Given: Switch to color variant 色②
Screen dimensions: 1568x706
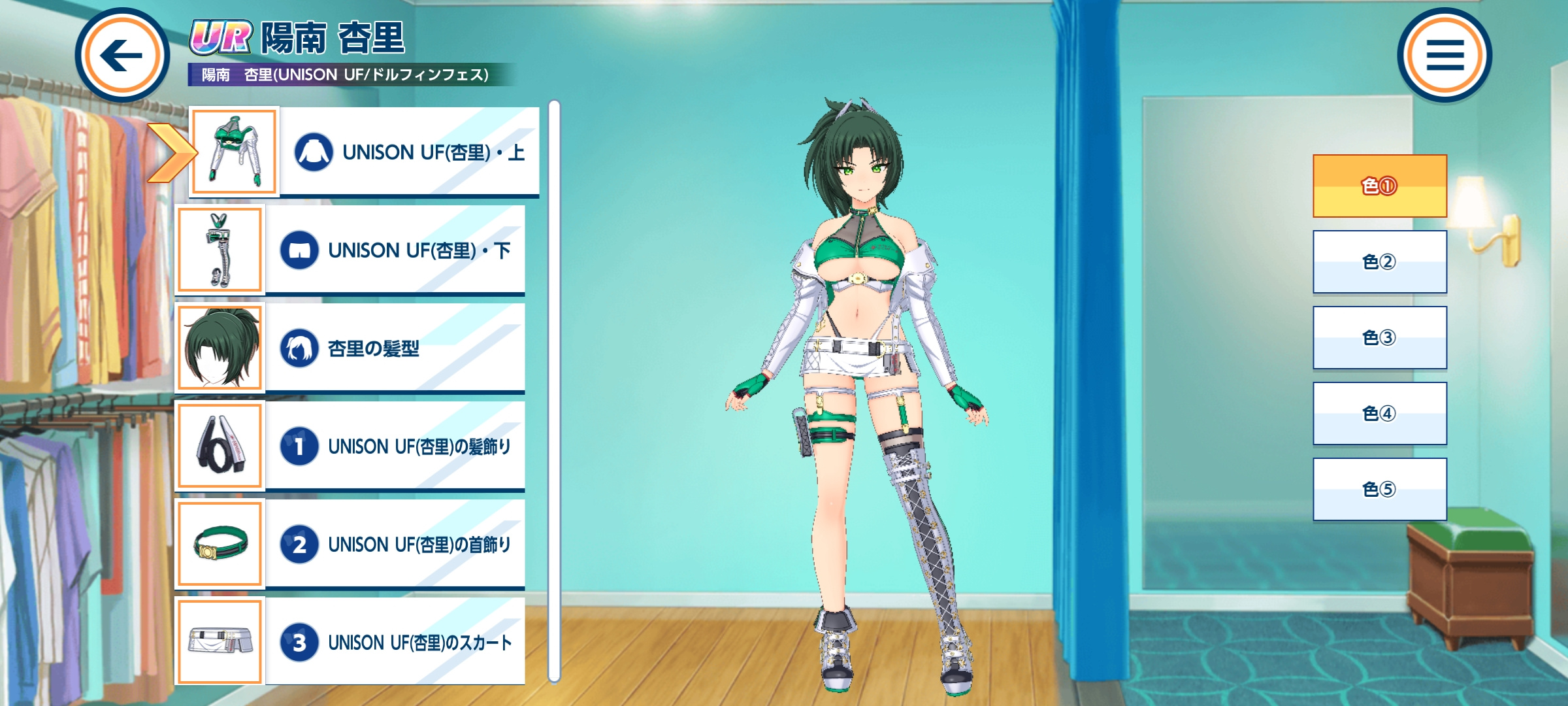Looking at the screenshot, I should click(1380, 261).
